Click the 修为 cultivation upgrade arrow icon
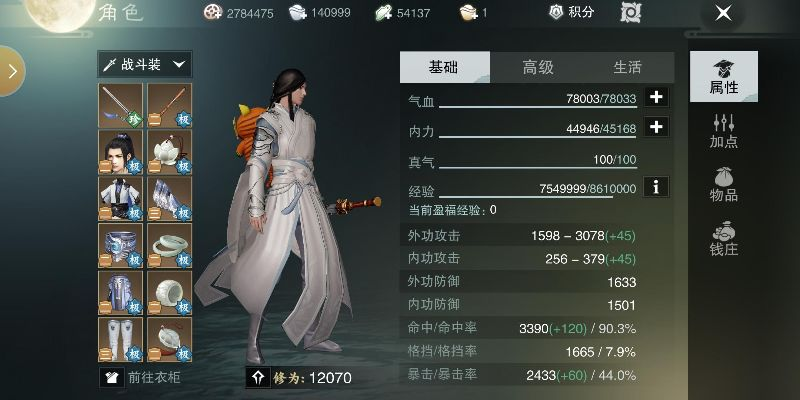 (x=257, y=377)
